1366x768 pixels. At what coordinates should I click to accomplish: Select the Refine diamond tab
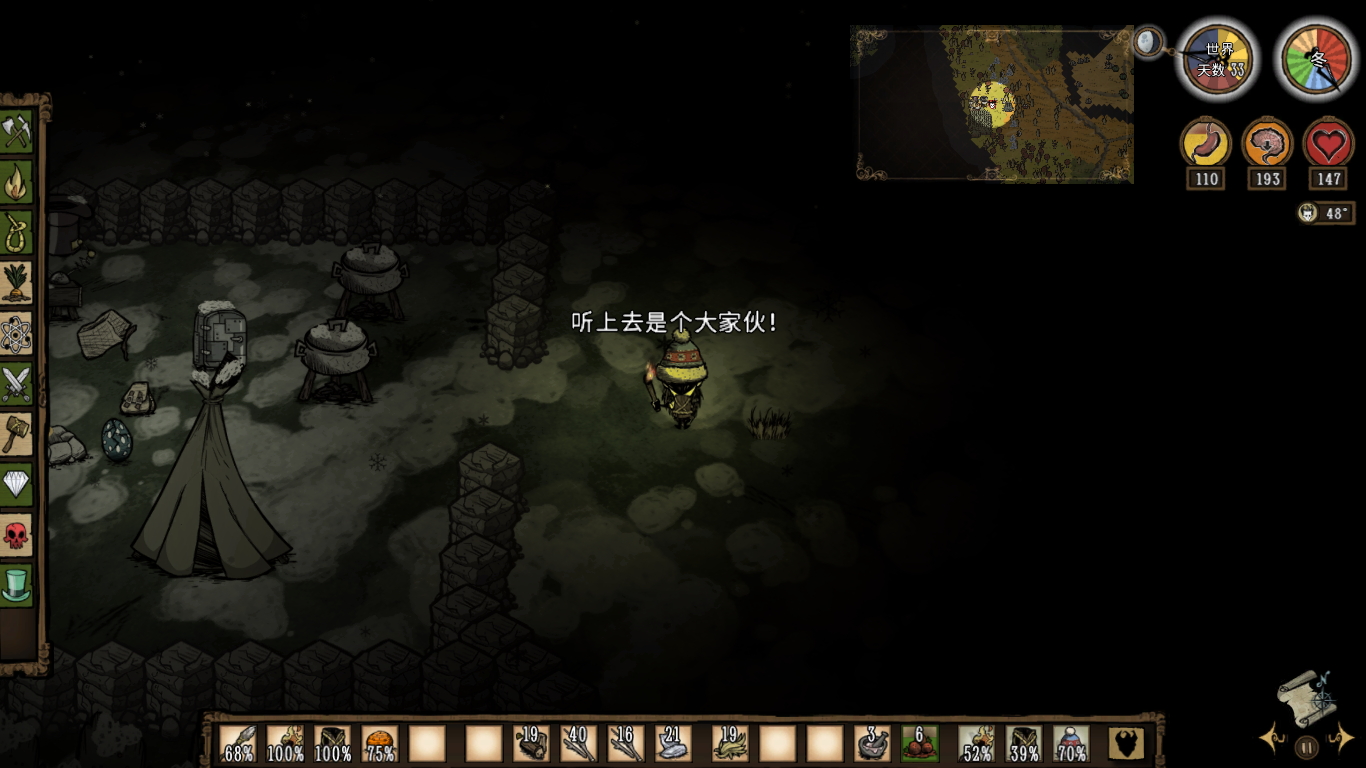17,485
